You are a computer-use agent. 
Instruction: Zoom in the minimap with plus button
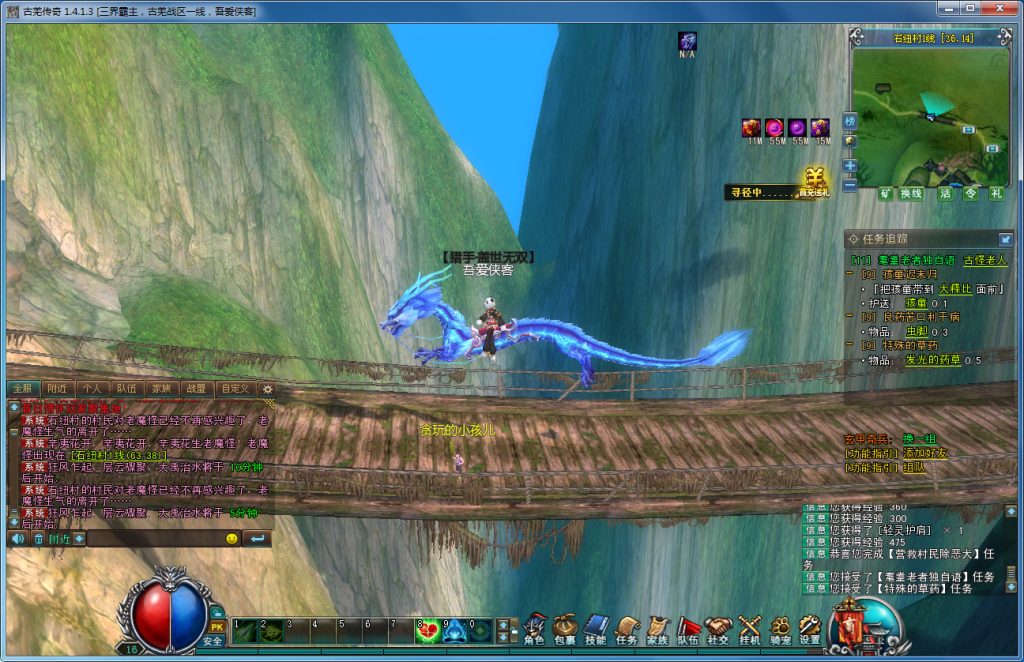coord(850,166)
